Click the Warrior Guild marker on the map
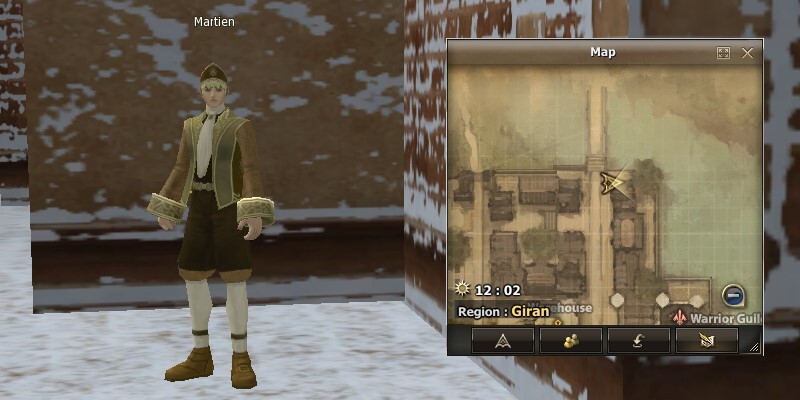The image size is (800, 400). coord(684,316)
